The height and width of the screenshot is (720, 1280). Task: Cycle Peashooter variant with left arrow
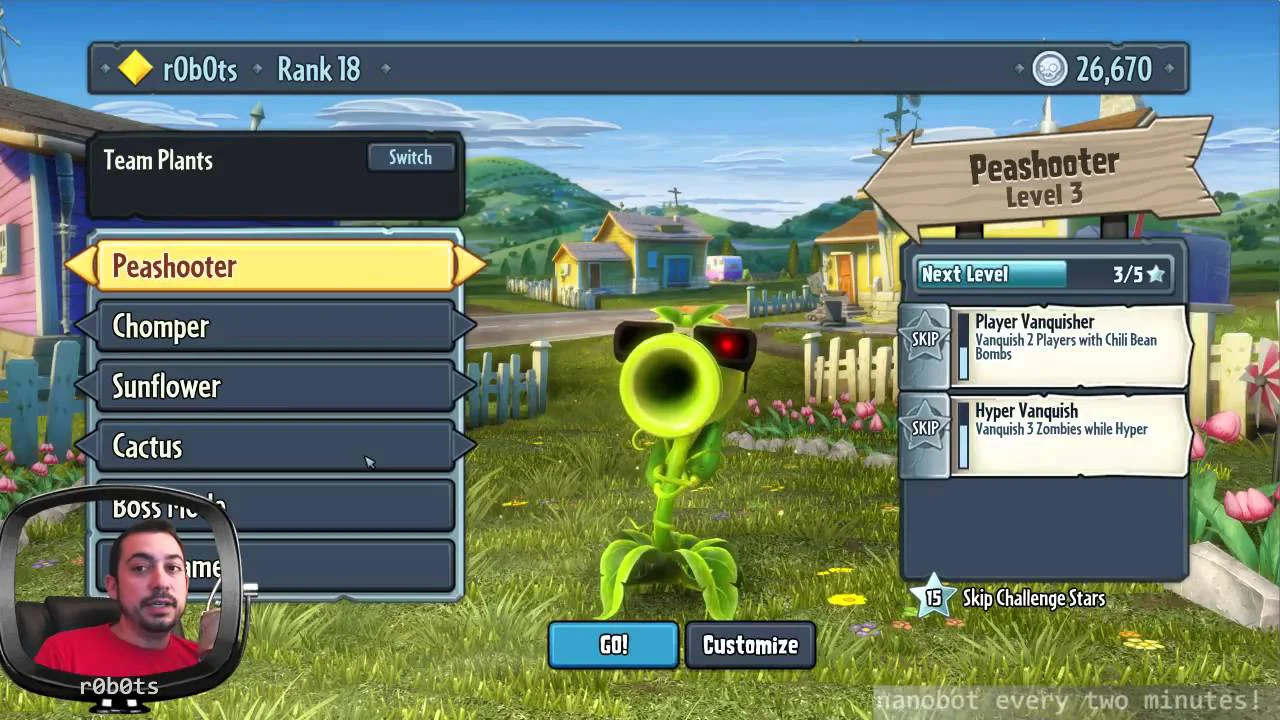pos(80,266)
